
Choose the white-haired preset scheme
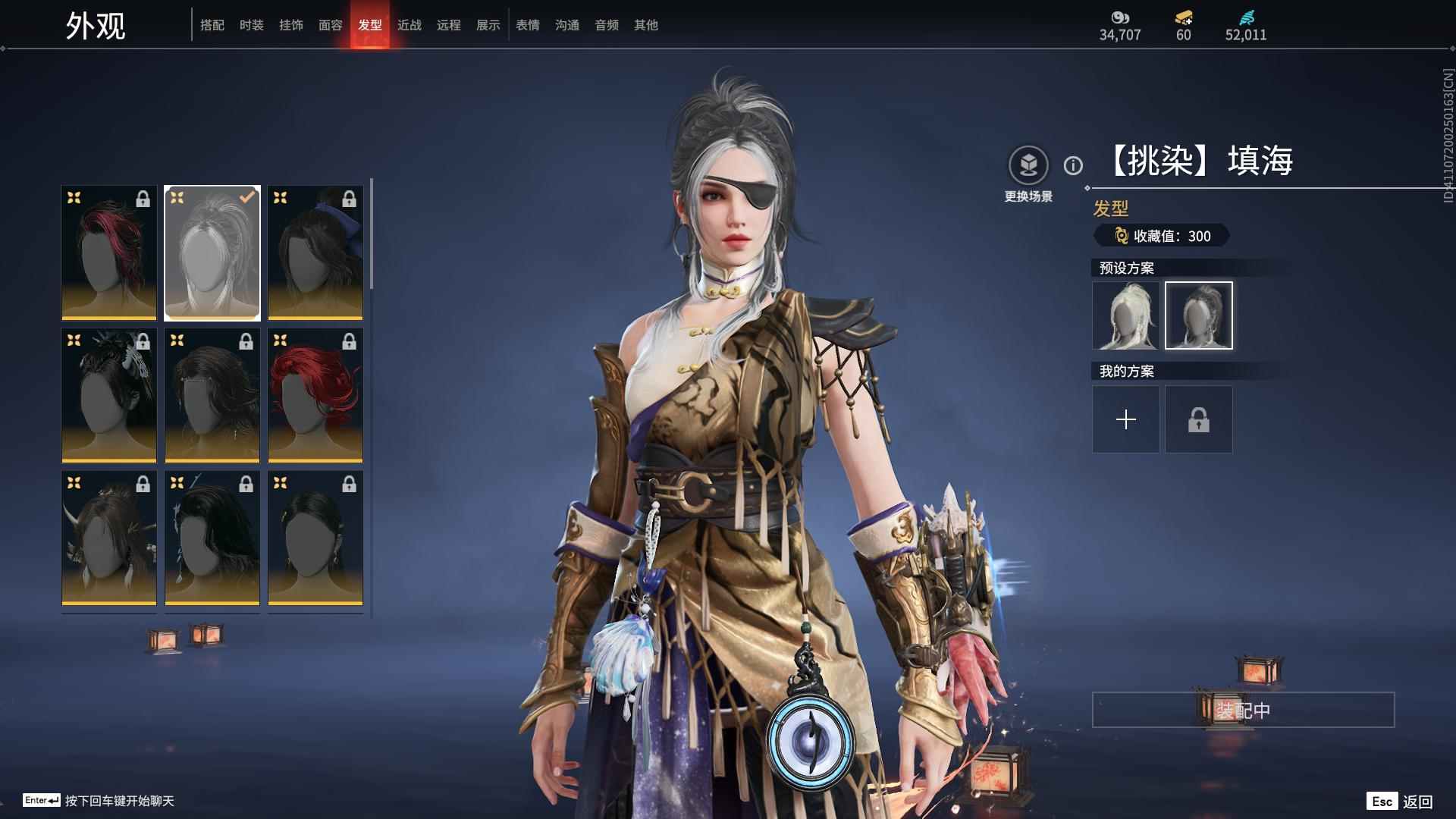(x=1126, y=315)
